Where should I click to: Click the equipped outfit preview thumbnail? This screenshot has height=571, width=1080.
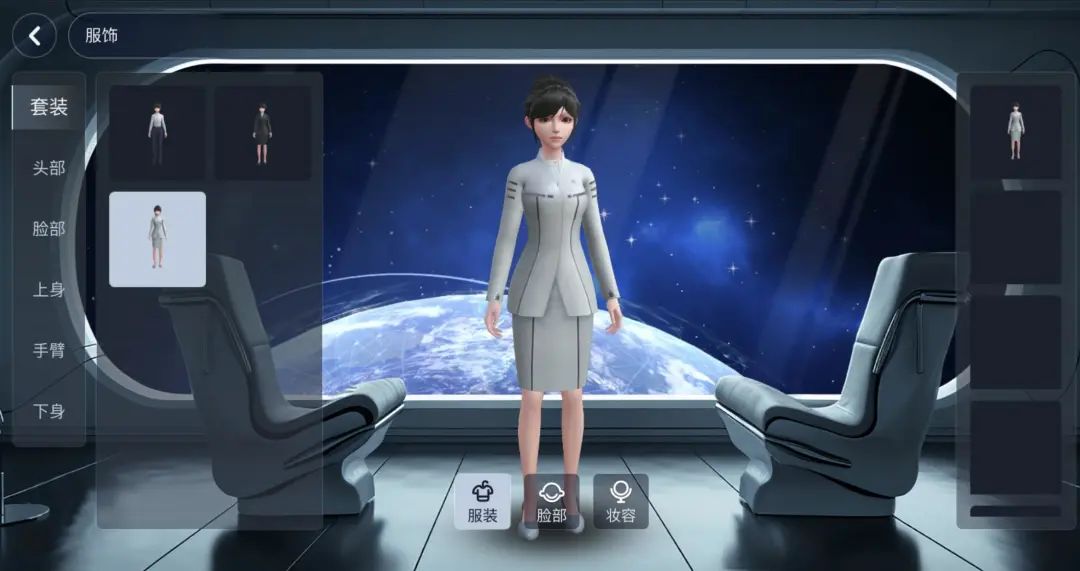[x=1015, y=132]
